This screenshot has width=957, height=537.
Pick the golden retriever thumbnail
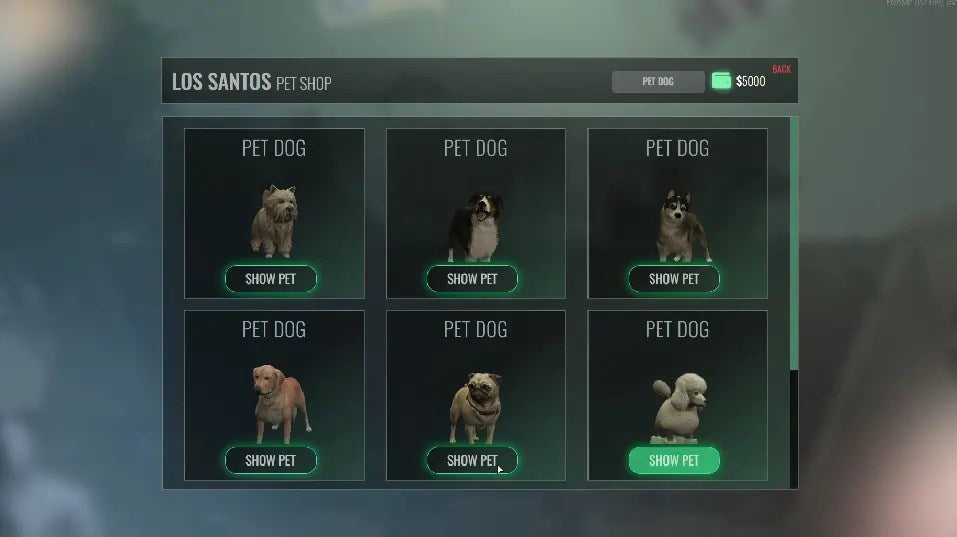[x=279, y=402]
